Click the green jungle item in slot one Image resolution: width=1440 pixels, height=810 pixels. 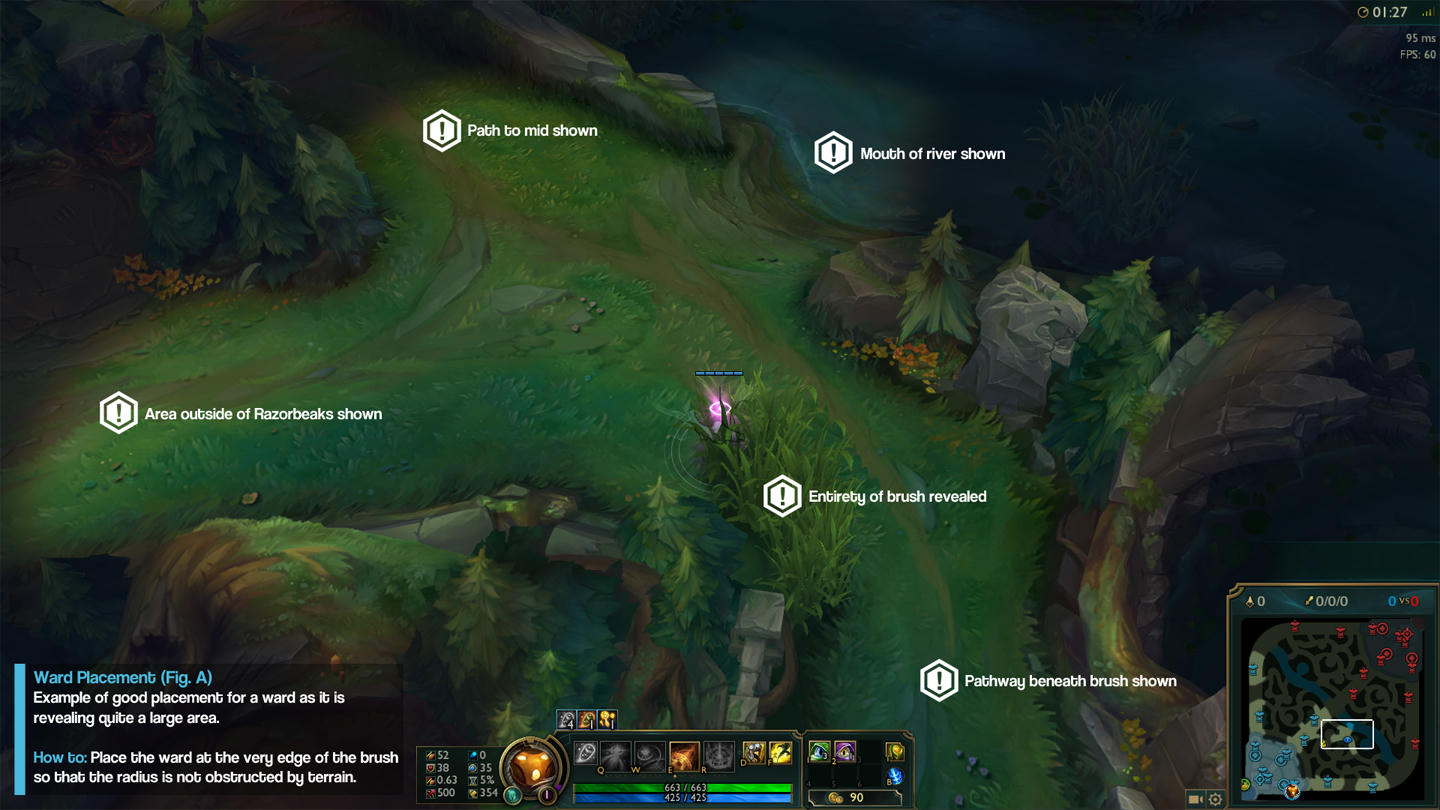pyautogui.click(x=818, y=751)
